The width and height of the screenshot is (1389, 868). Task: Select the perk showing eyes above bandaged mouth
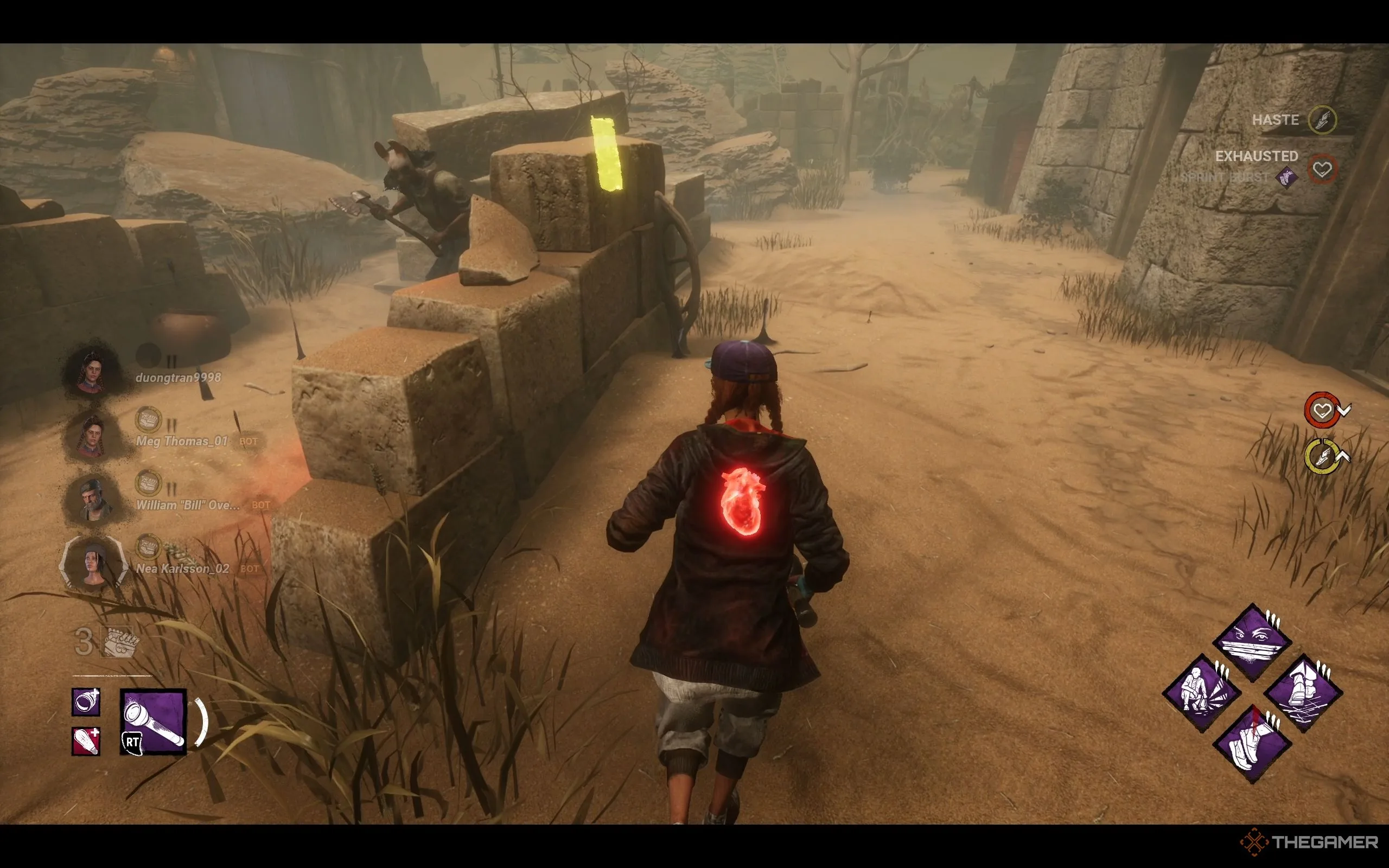[1252, 642]
